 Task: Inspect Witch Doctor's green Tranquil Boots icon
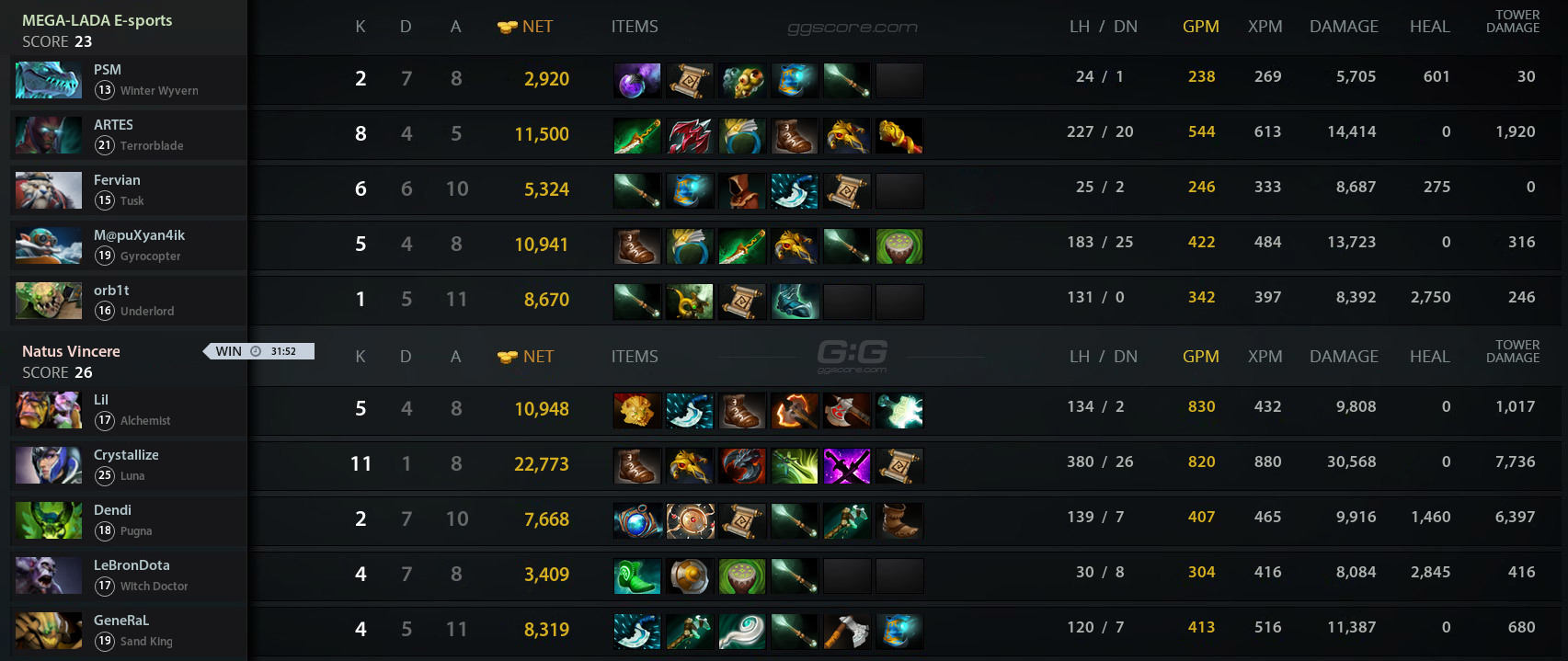(x=636, y=576)
